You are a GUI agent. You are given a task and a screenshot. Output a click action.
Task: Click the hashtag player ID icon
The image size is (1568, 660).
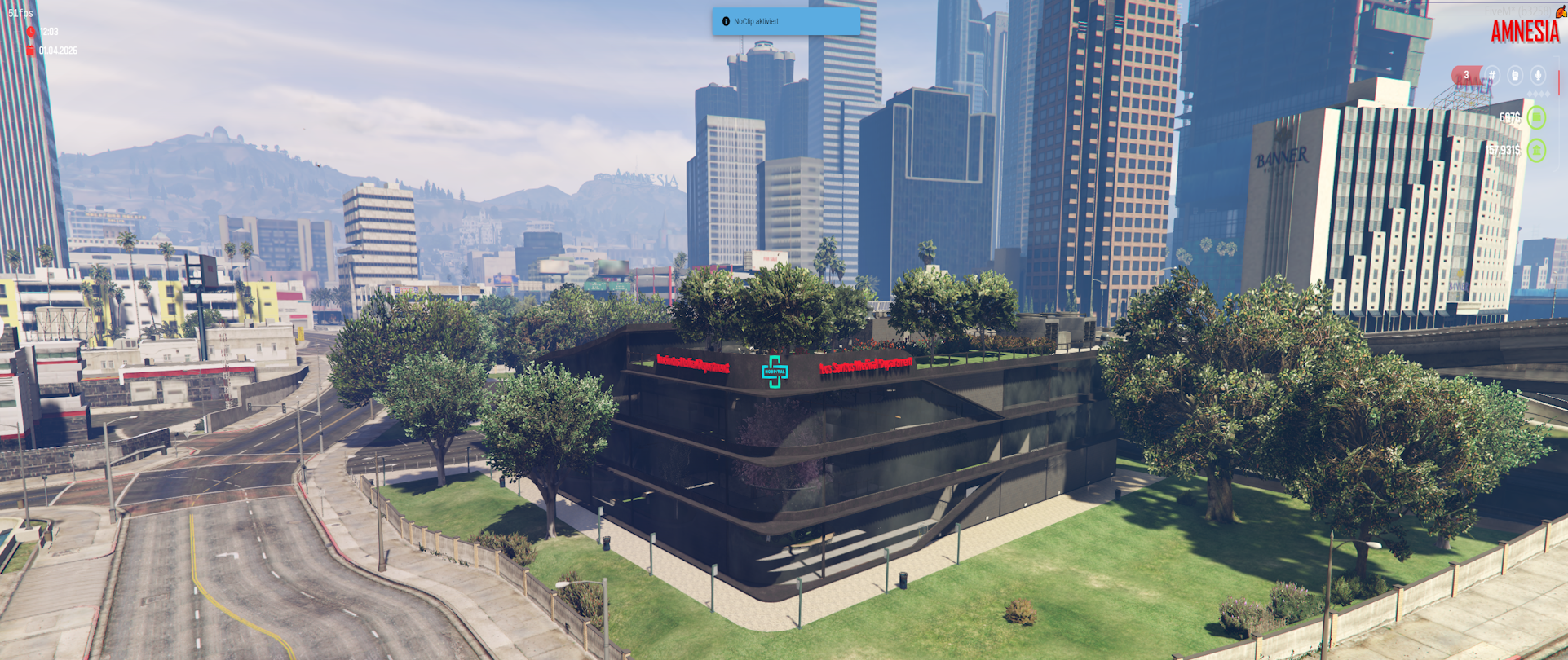1492,76
